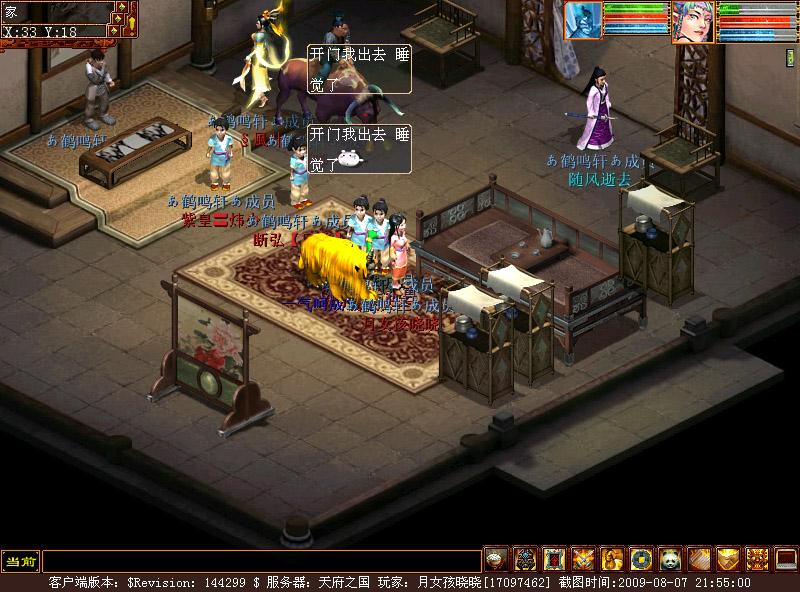Screen dimensions: 800x592
Task: Click the handshake icon
Action: tap(728, 559)
